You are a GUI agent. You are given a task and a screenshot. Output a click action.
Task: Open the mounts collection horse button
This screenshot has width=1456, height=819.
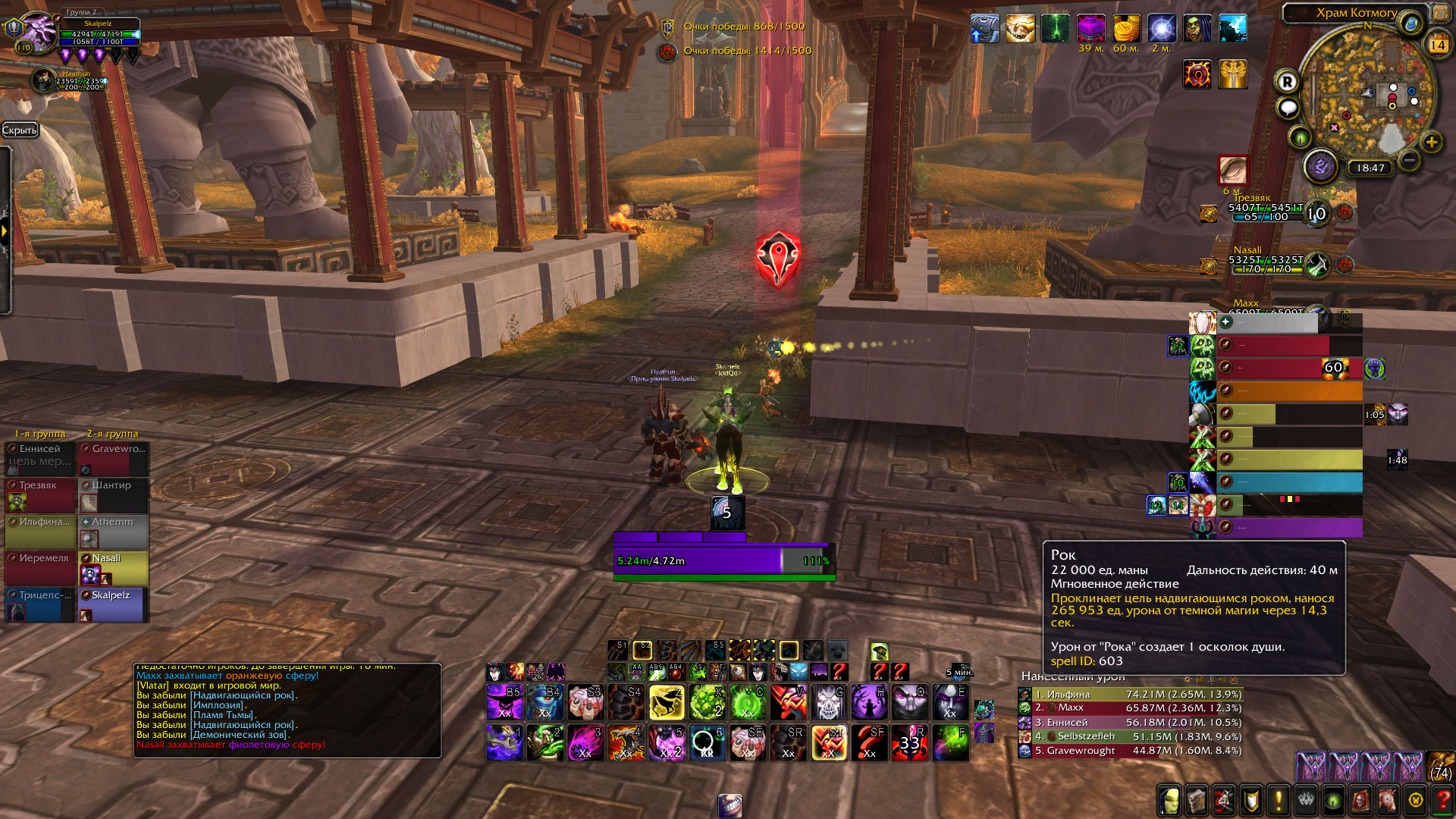point(1388,800)
